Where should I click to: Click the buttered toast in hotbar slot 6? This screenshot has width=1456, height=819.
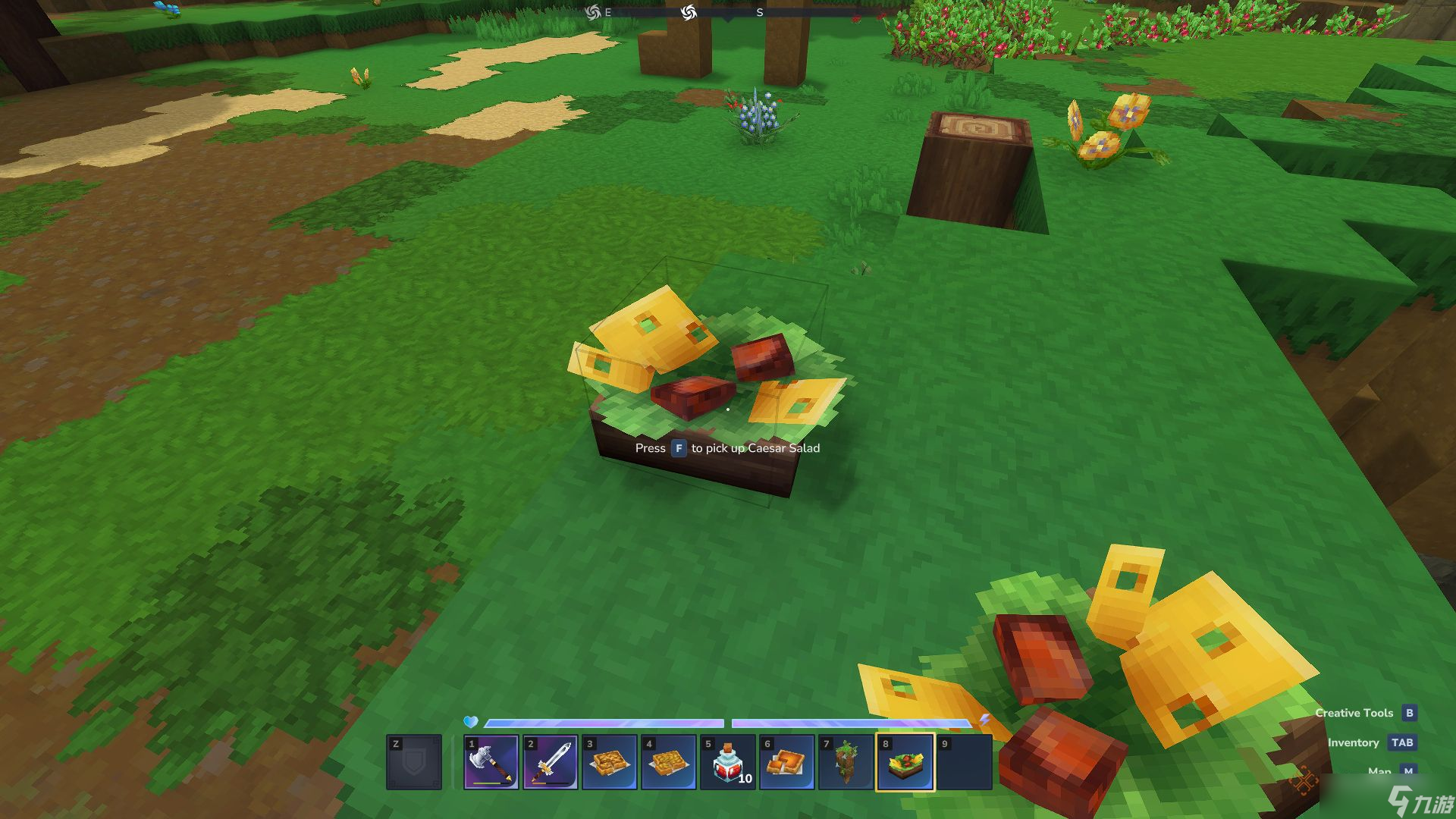click(788, 762)
